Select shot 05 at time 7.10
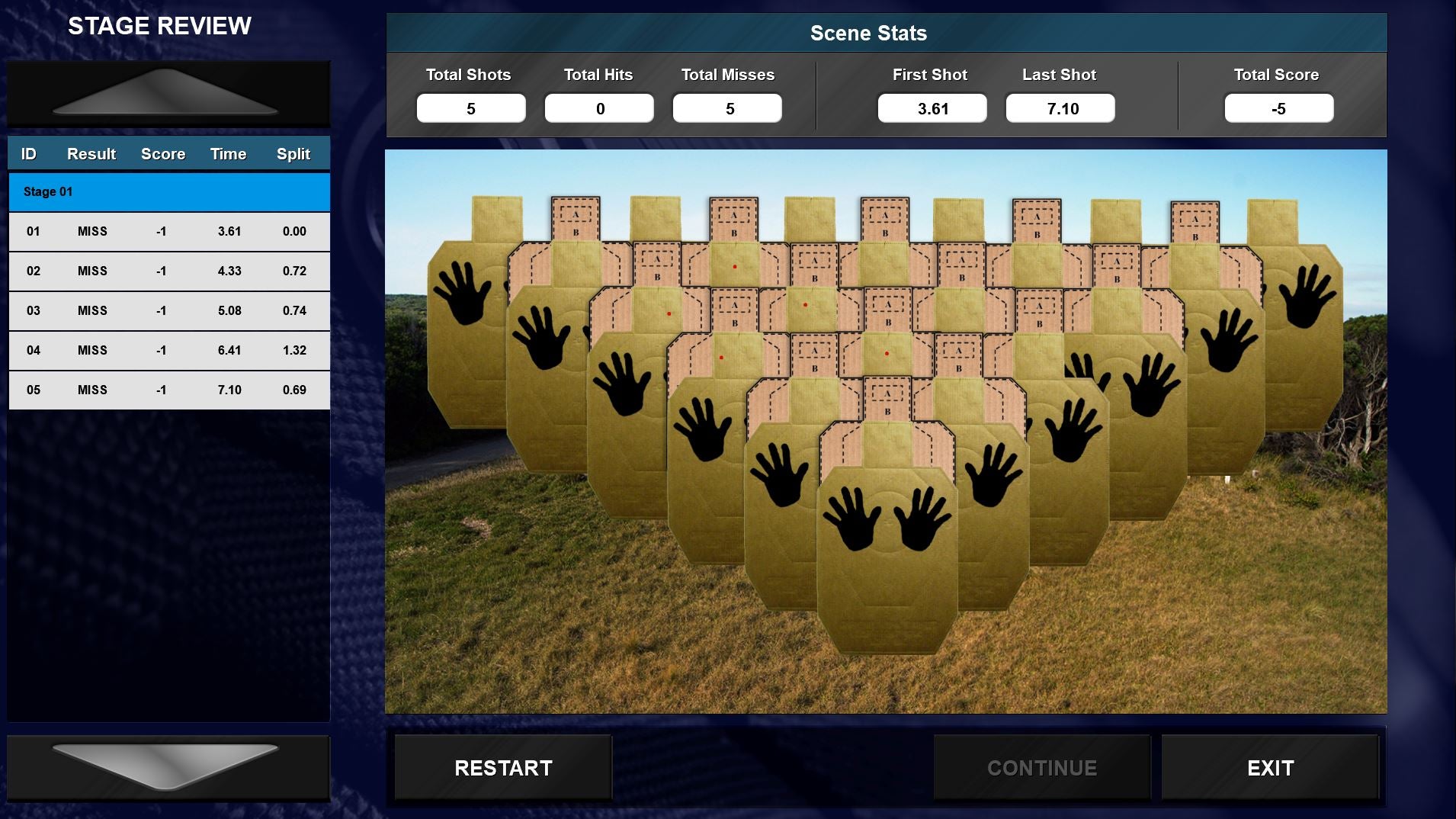1456x819 pixels. click(168, 390)
